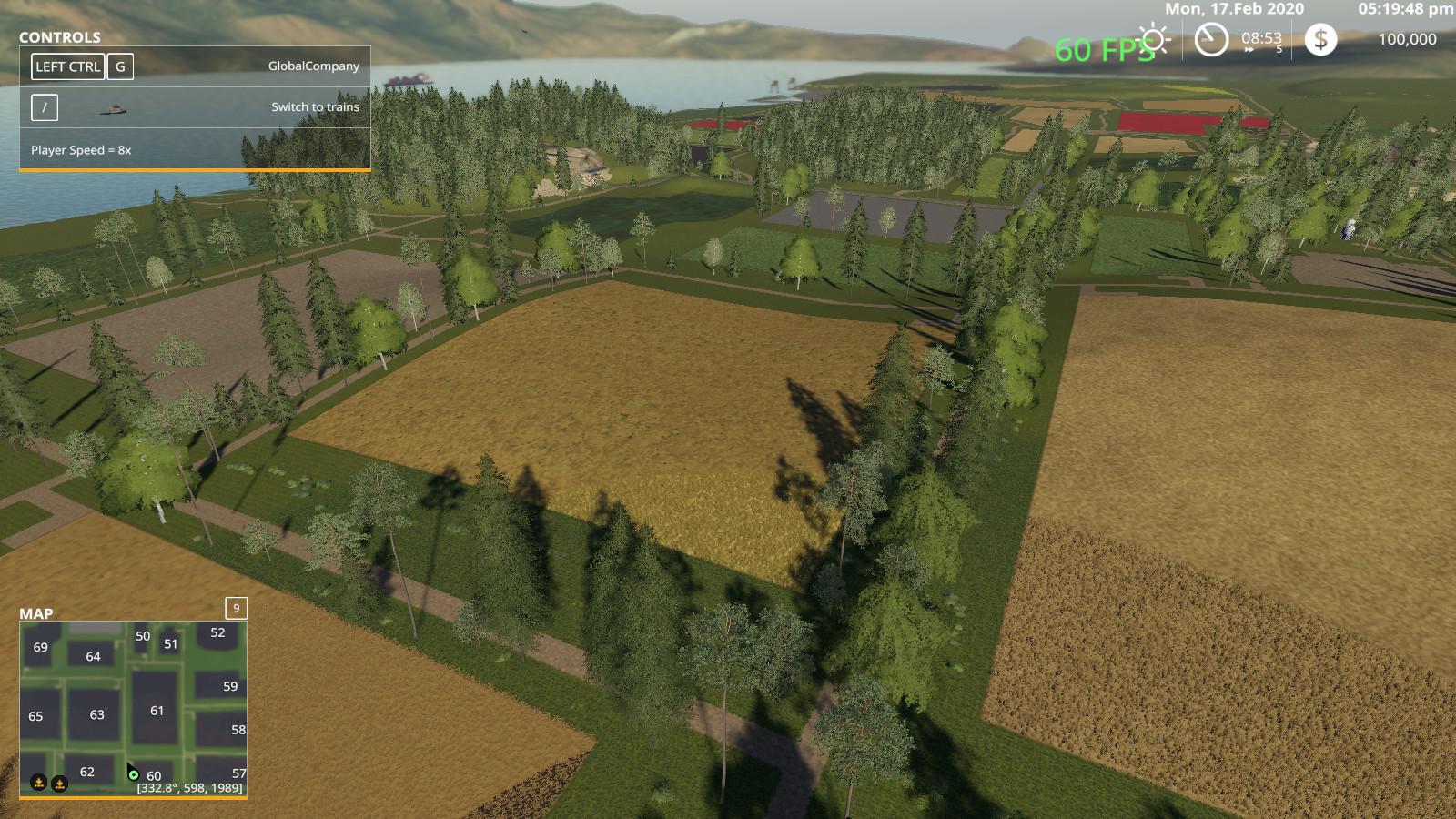The image size is (1456, 819).
Task: Click the sun weather icon
Action: coord(1155,39)
